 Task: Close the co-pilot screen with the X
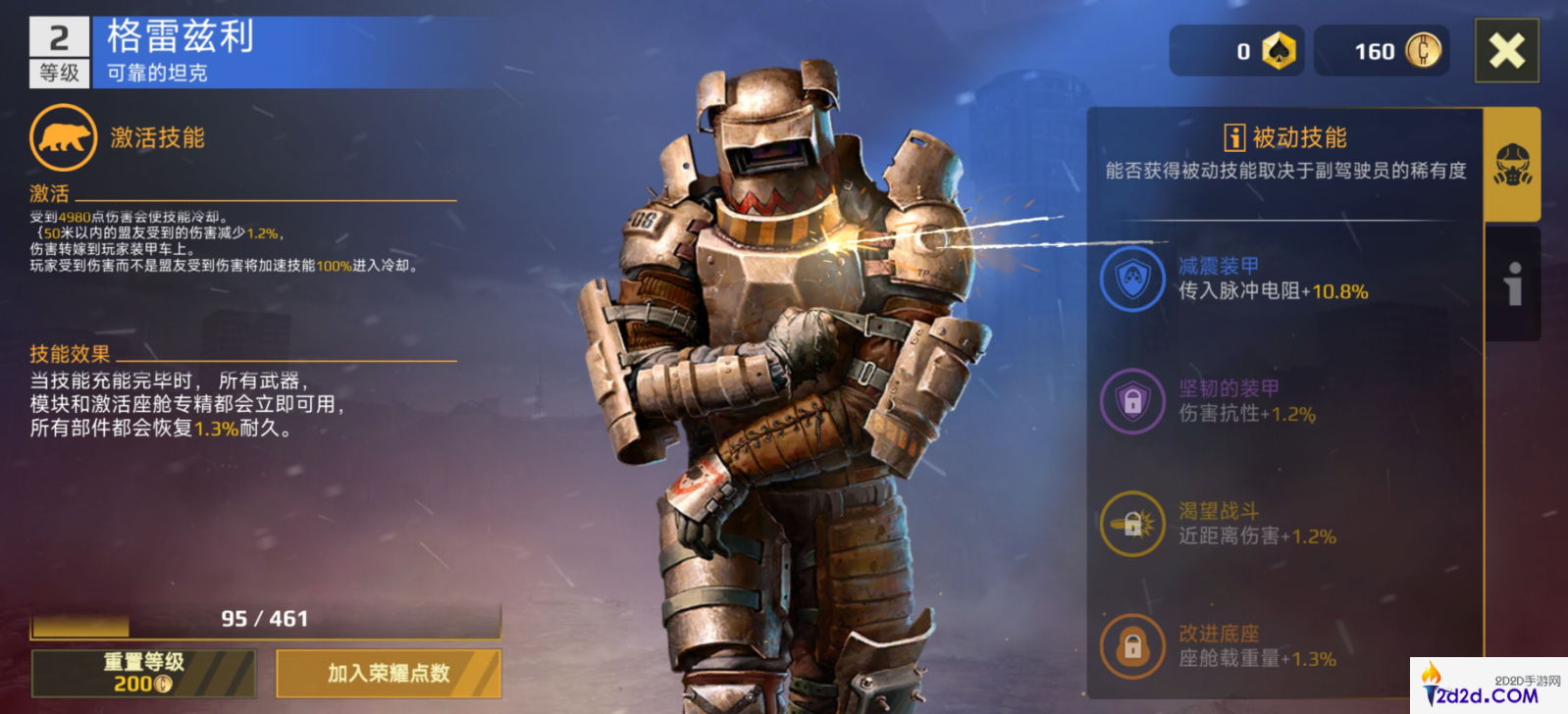pos(1506,51)
